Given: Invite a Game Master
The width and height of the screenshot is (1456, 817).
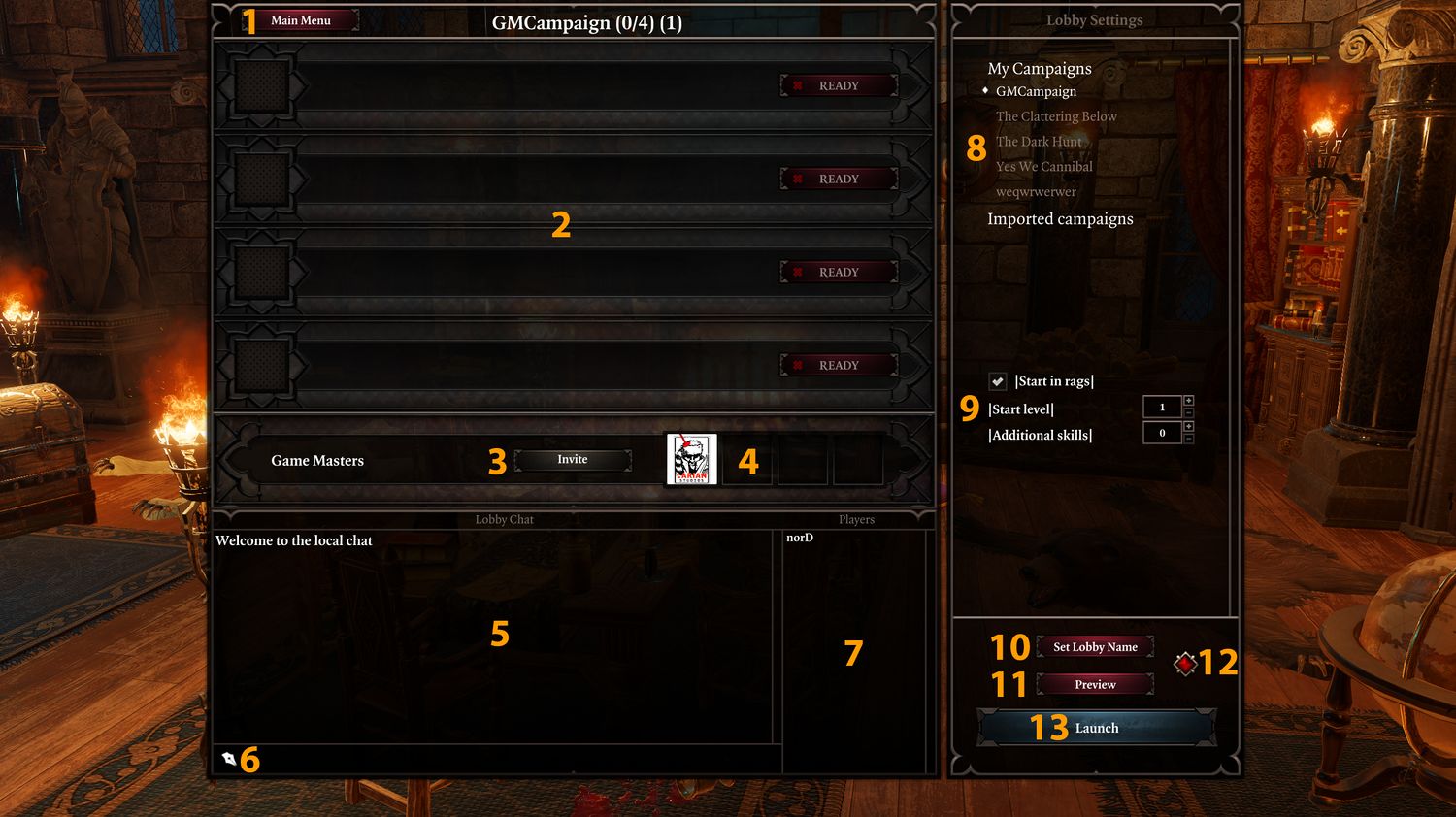Looking at the screenshot, I should (x=573, y=460).
